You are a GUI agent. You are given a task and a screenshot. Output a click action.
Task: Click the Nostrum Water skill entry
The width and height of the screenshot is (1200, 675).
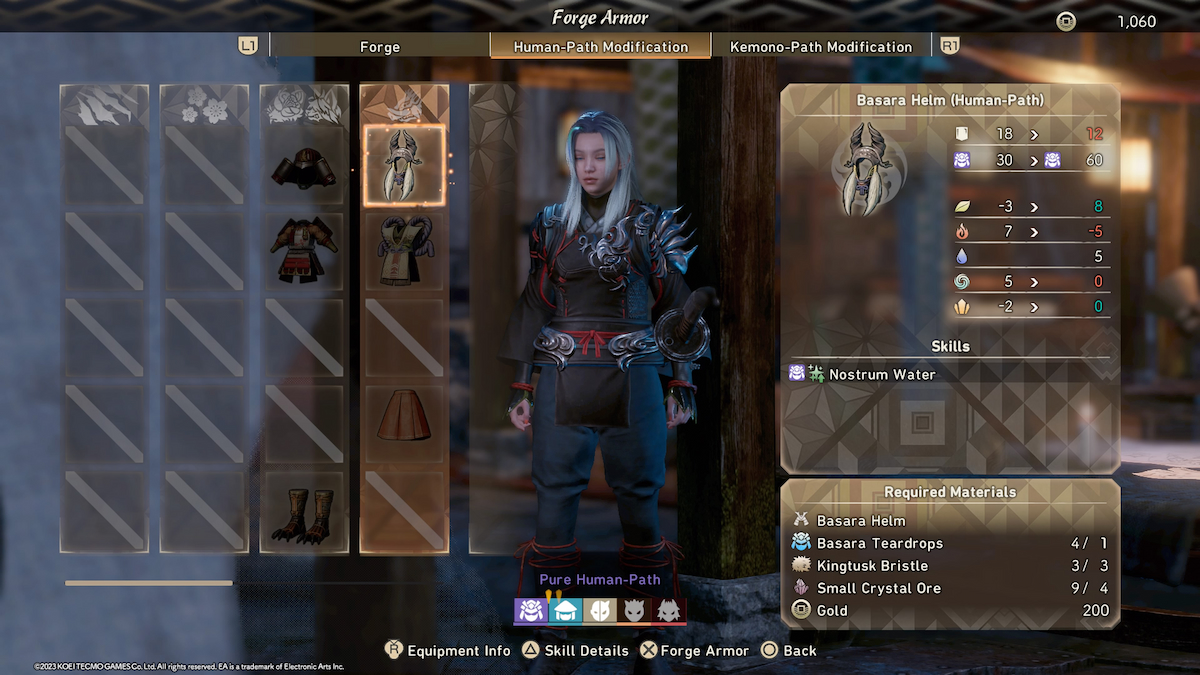click(882, 374)
